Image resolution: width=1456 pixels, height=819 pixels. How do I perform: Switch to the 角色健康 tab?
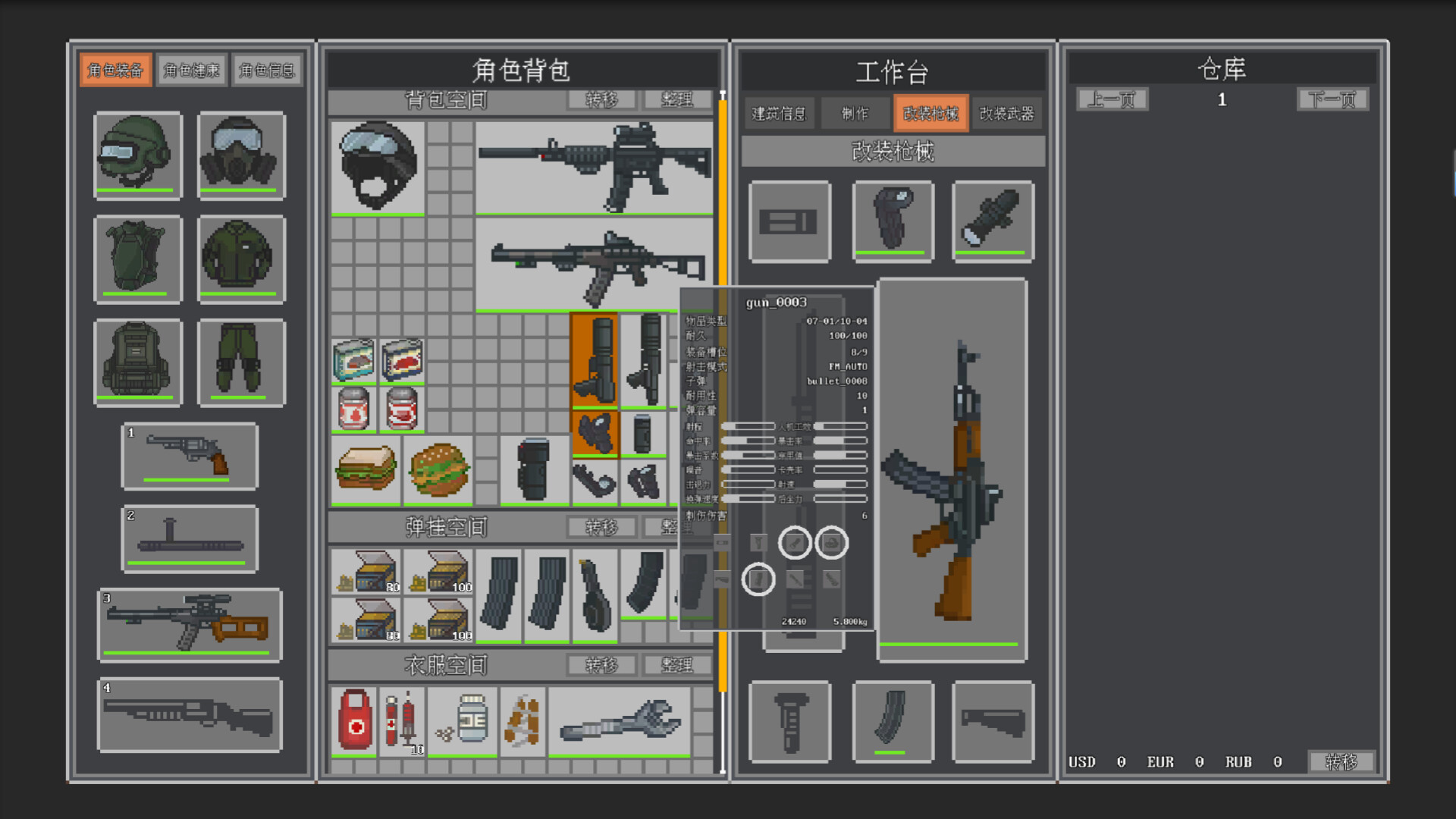tap(192, 69)
